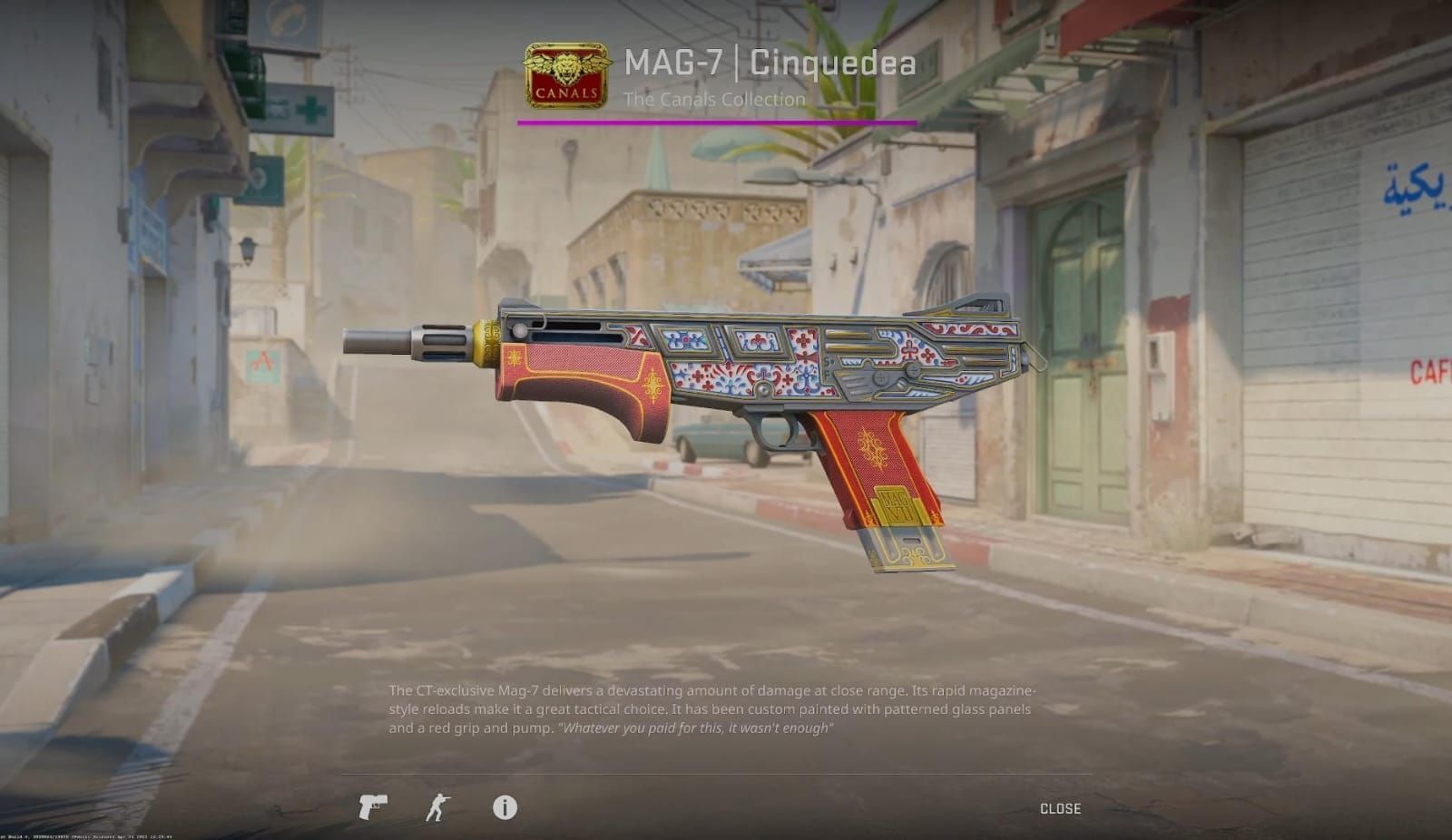Viewport: 1452px width, 840px height.
Task: Click the CLOSE button
Action: [1060, 807]
